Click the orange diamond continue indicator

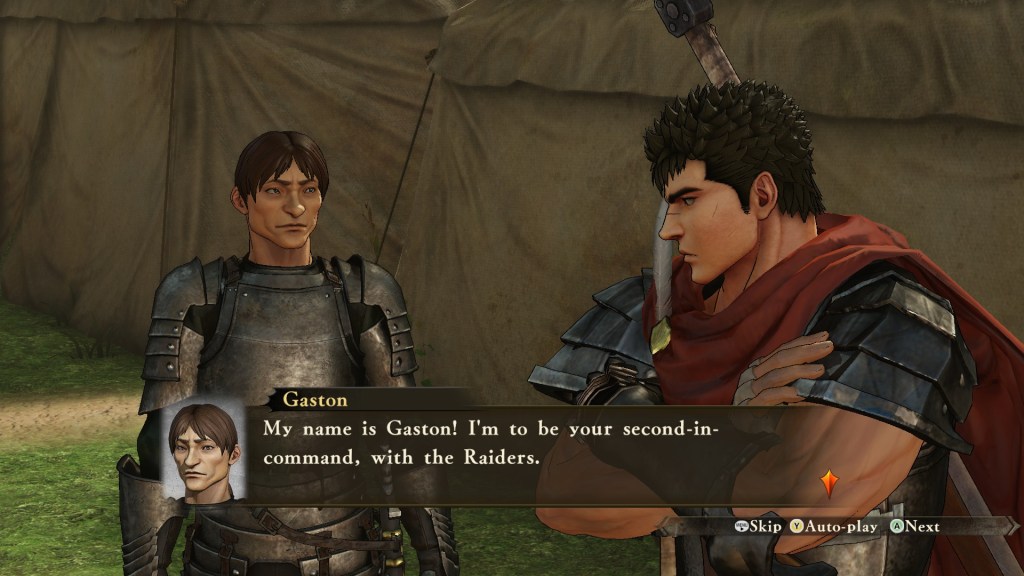point(828,483)
